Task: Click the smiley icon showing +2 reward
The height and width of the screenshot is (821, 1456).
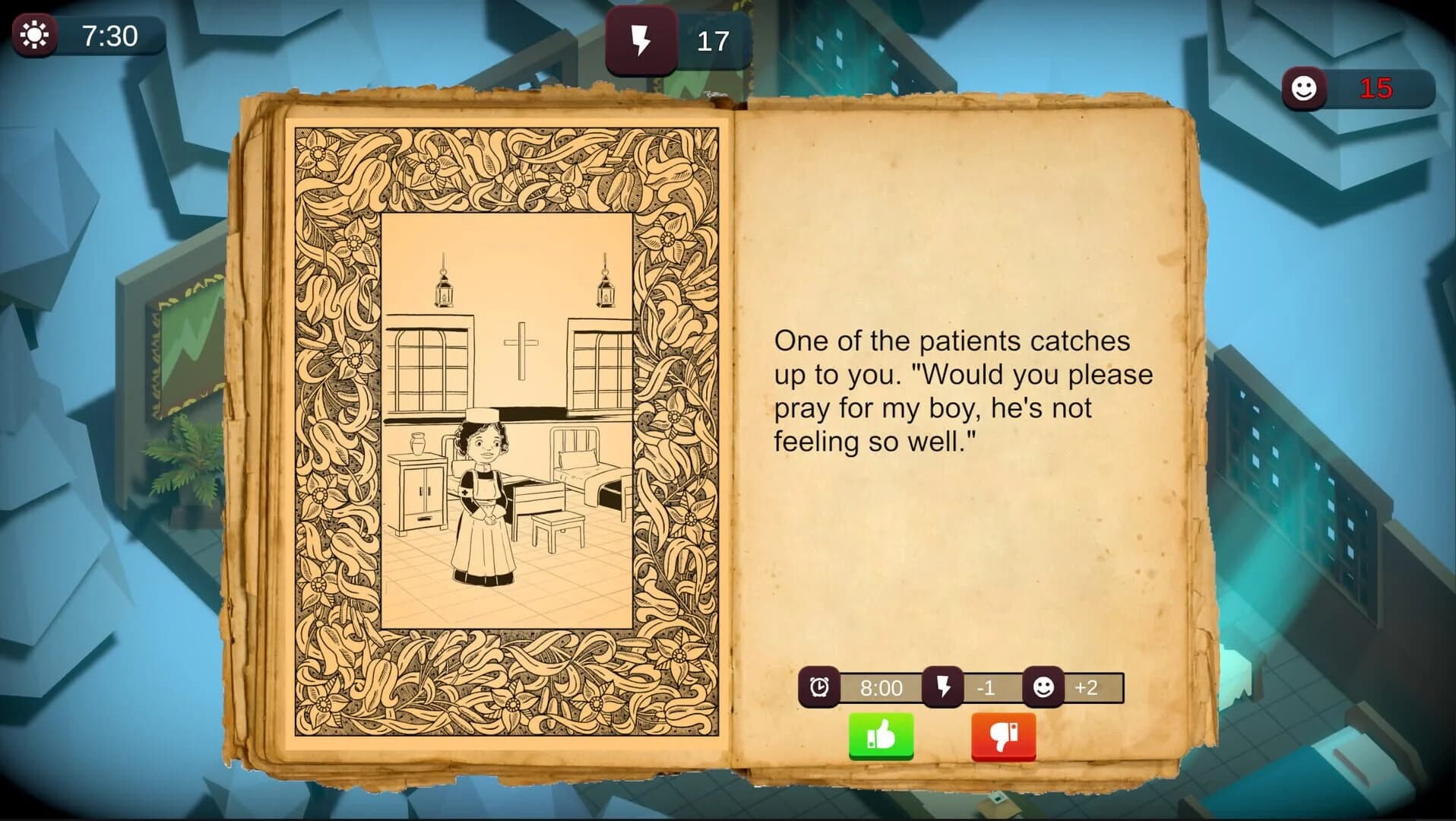Action: point(1042,688)
